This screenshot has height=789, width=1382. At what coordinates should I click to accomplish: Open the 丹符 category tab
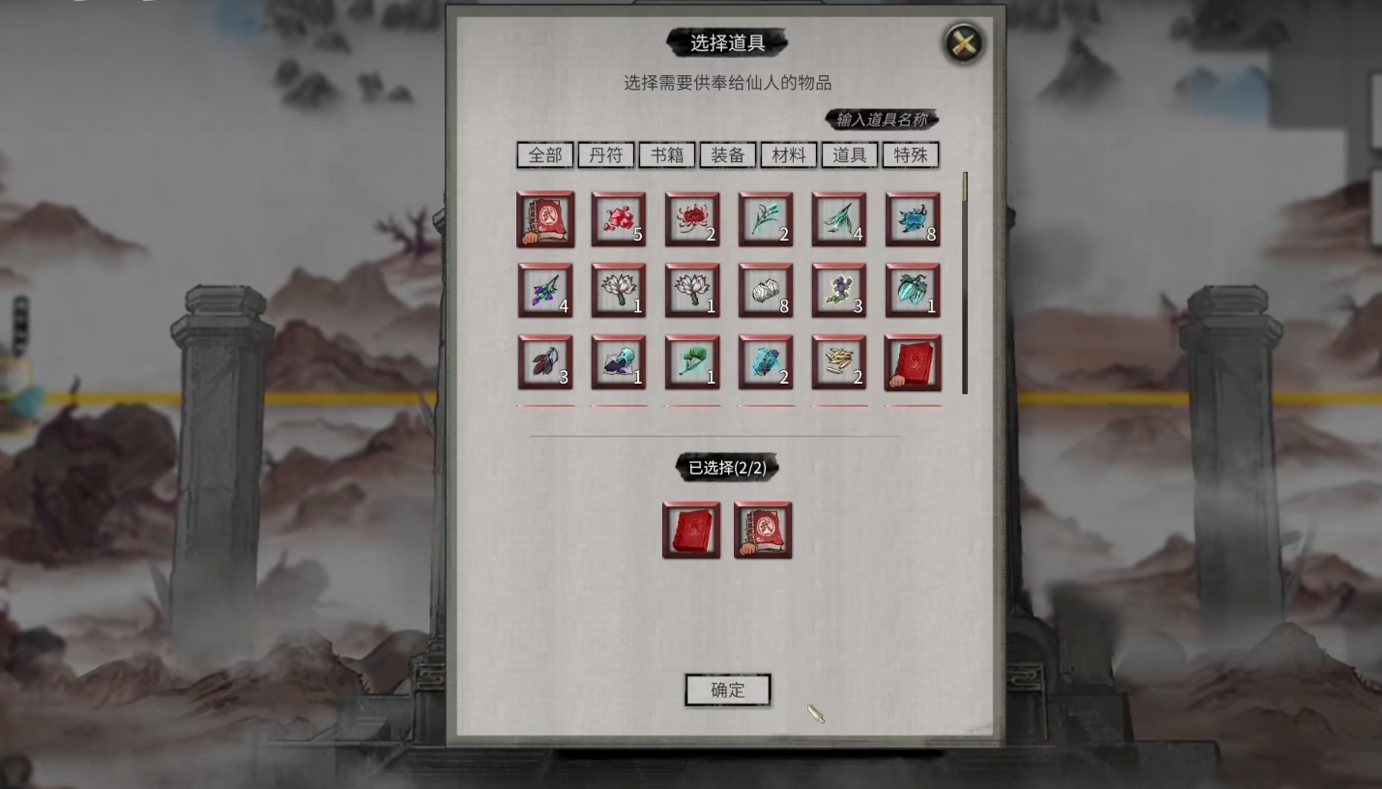pos(606,155)
